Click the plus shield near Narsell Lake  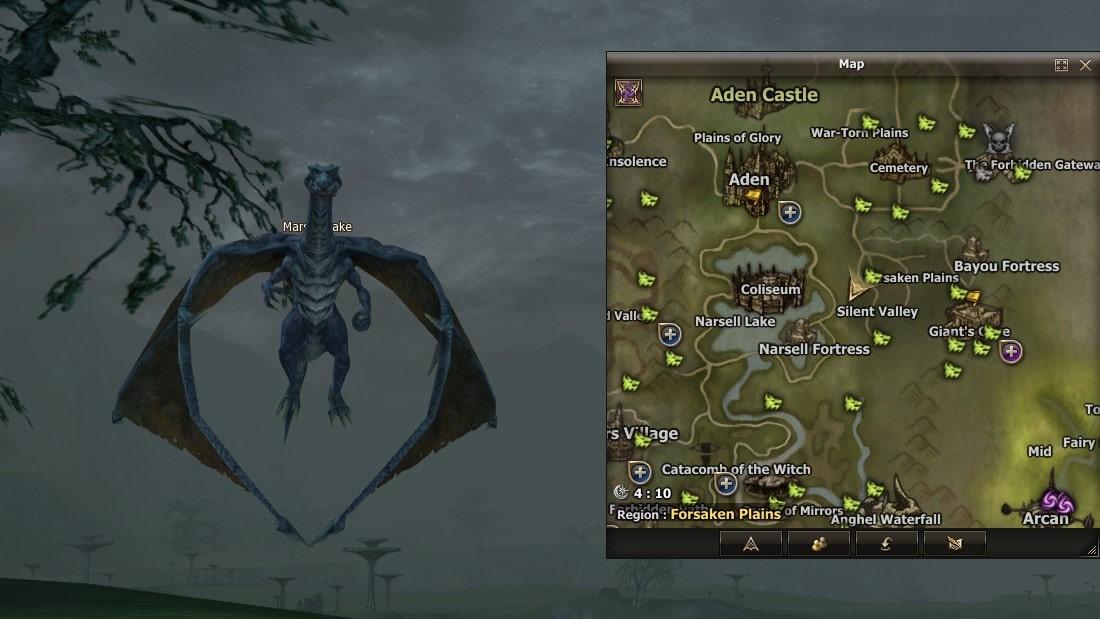point(670,334)
